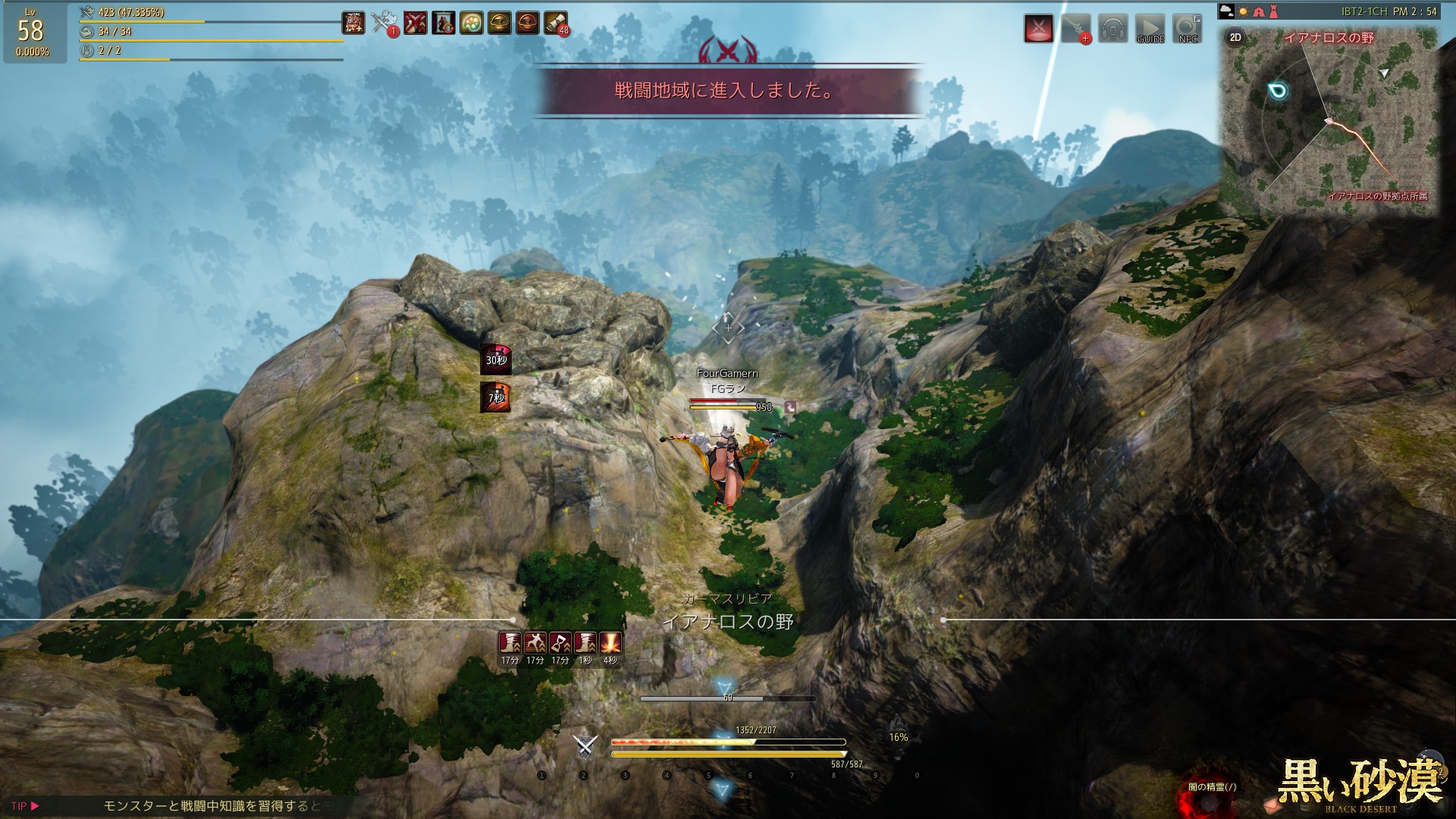Click the red crossed-out potion icon
This screenshot has width=1456, height=819.
(414, 23)
